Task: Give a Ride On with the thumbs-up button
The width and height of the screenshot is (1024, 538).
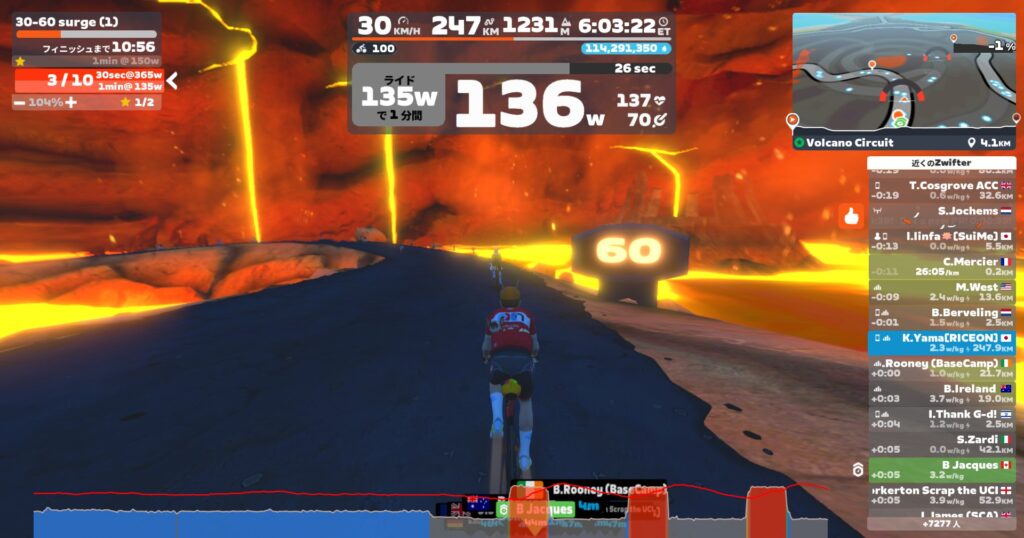Action: [x=851, y=215]
